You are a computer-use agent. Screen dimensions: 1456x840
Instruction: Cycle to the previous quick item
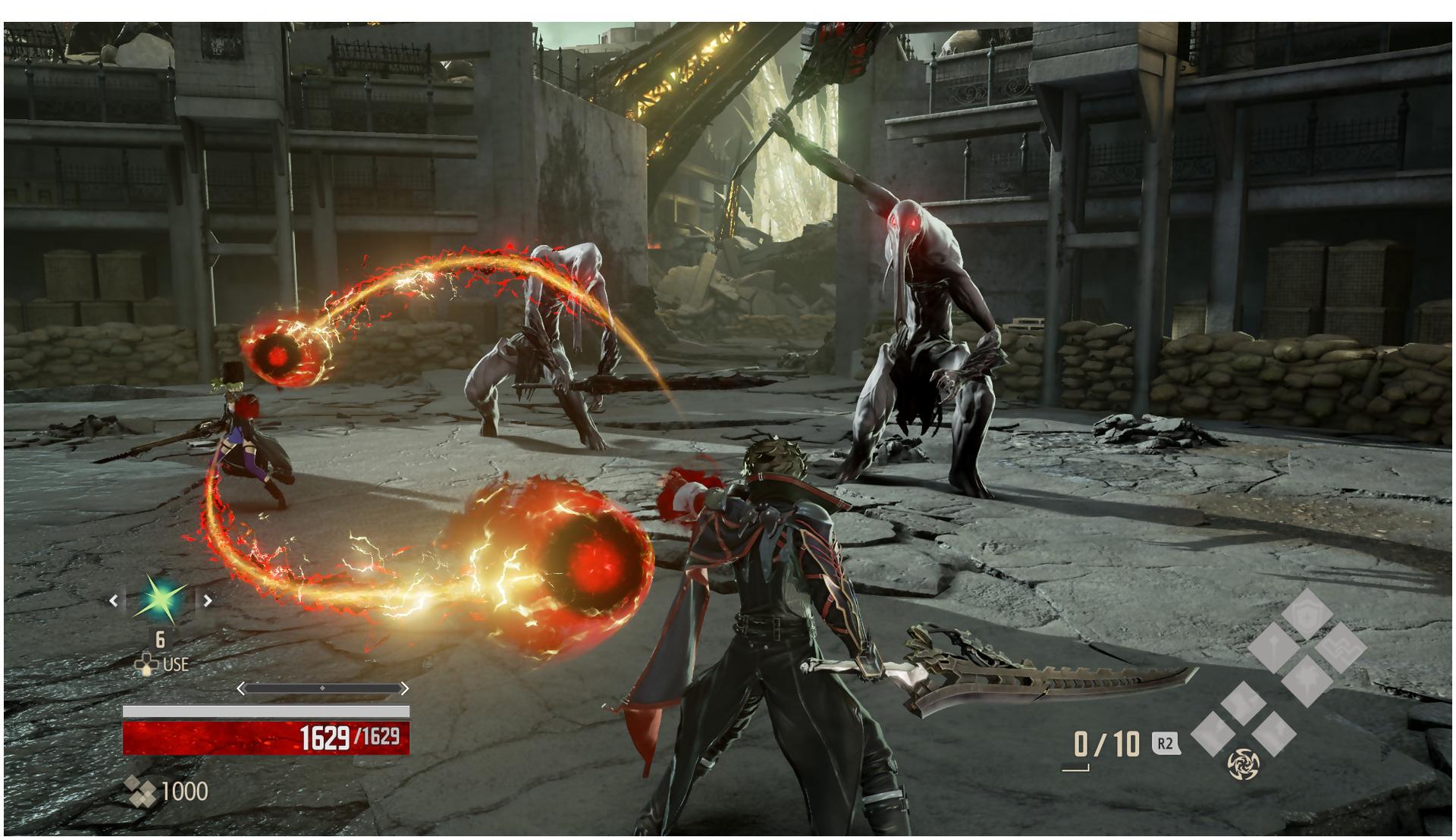pyautogui.click(x=114, y=600)
